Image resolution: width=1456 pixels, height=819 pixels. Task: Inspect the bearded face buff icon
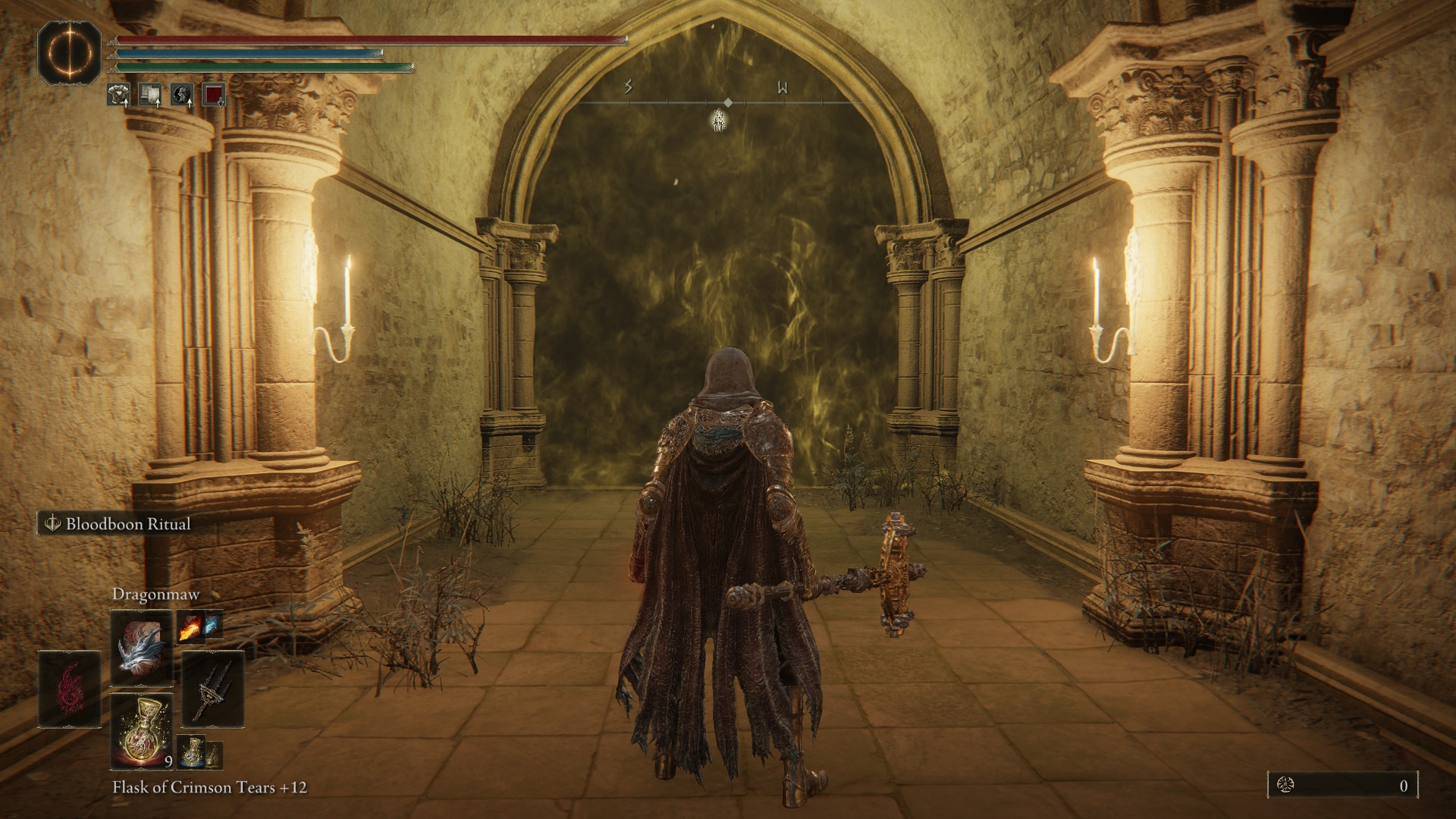[181, 94]
